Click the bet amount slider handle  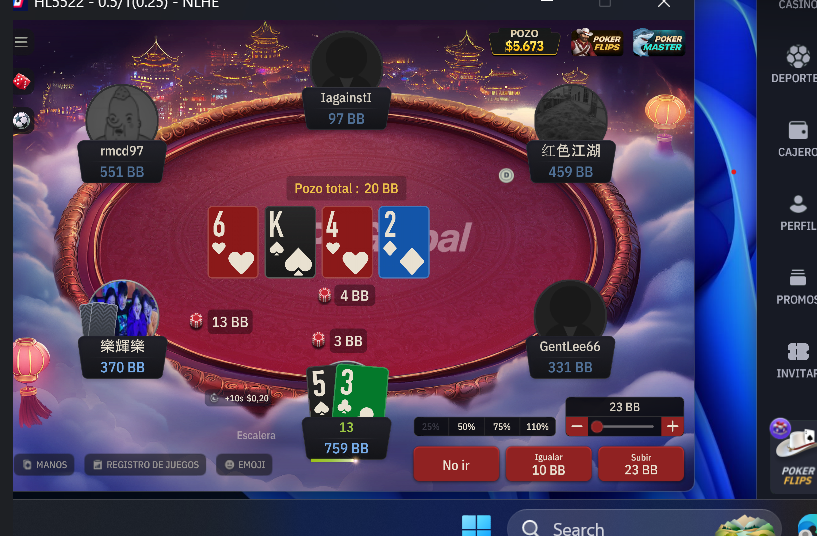(597, 426)
